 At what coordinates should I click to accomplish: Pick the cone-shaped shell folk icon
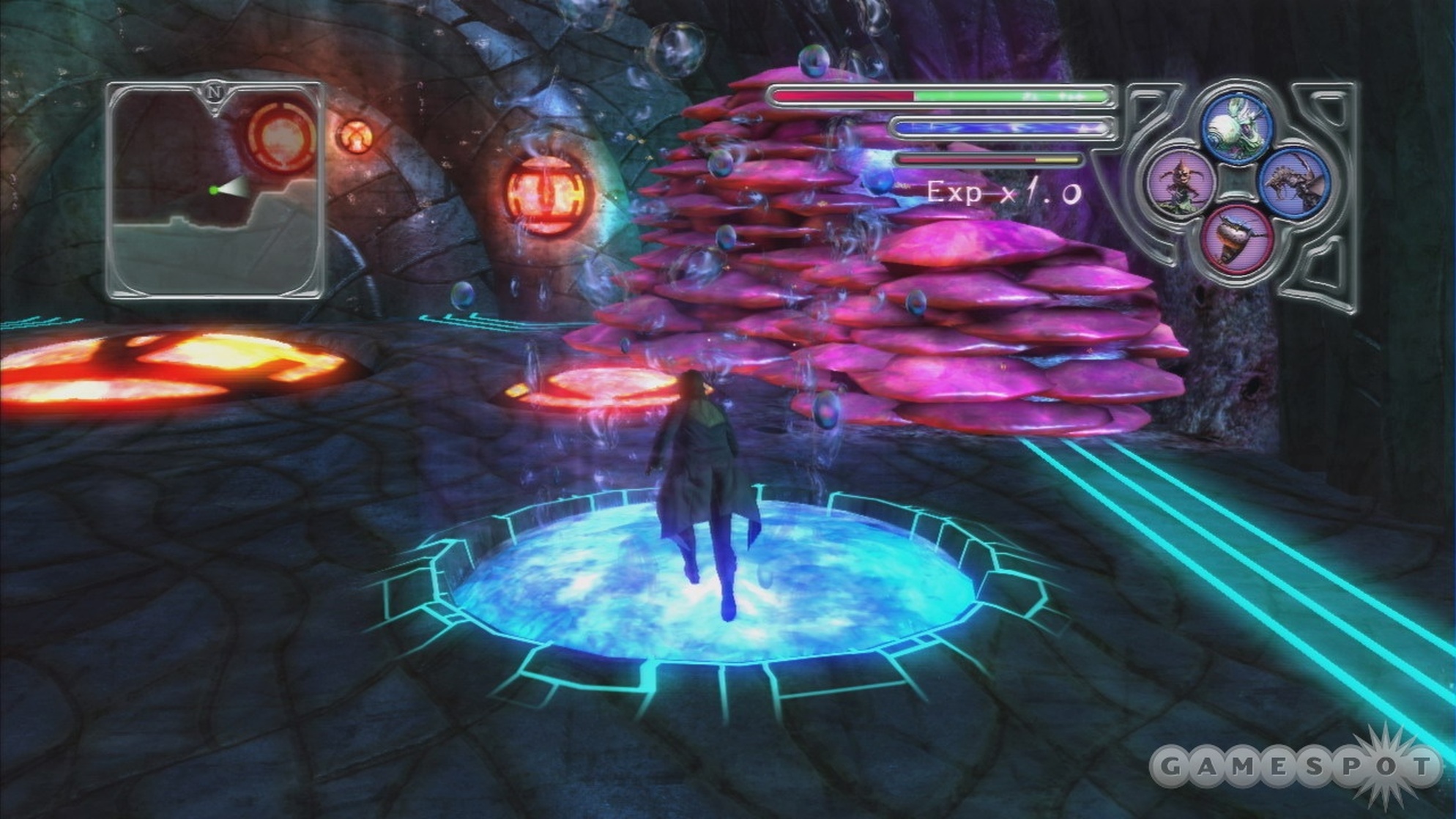(x=1237, y=239)
